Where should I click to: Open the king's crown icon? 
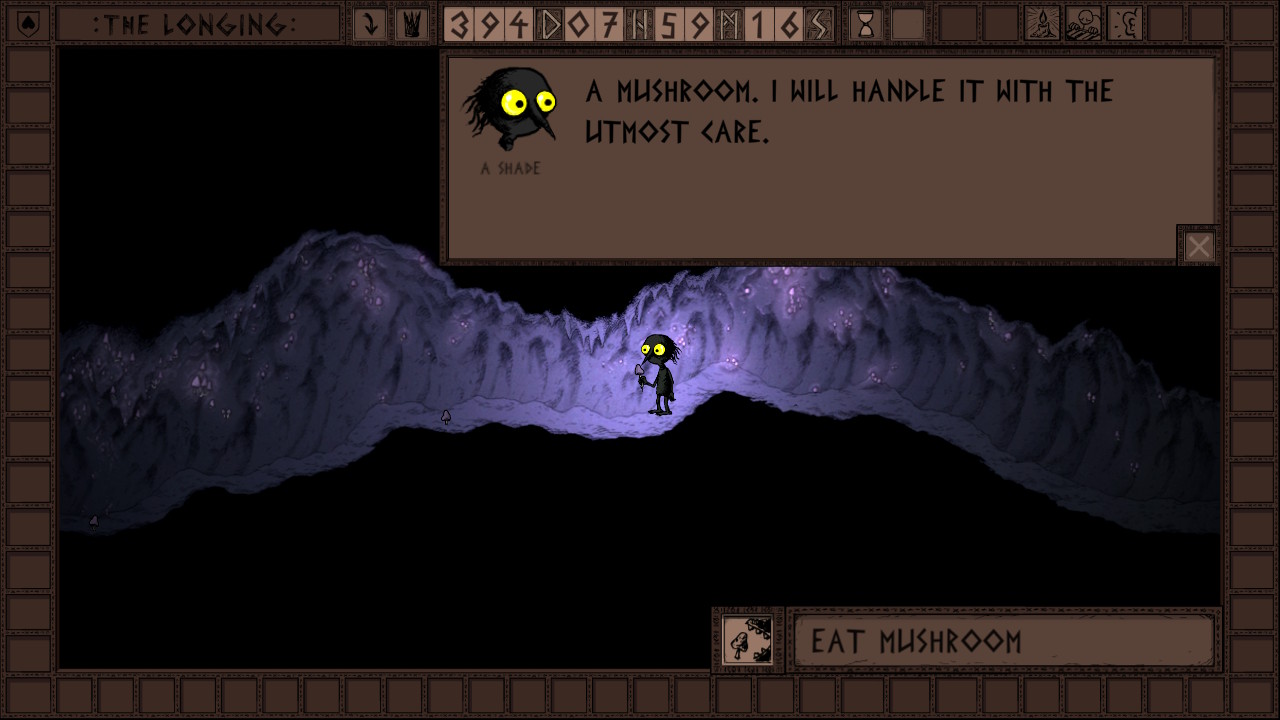point(410,24)
